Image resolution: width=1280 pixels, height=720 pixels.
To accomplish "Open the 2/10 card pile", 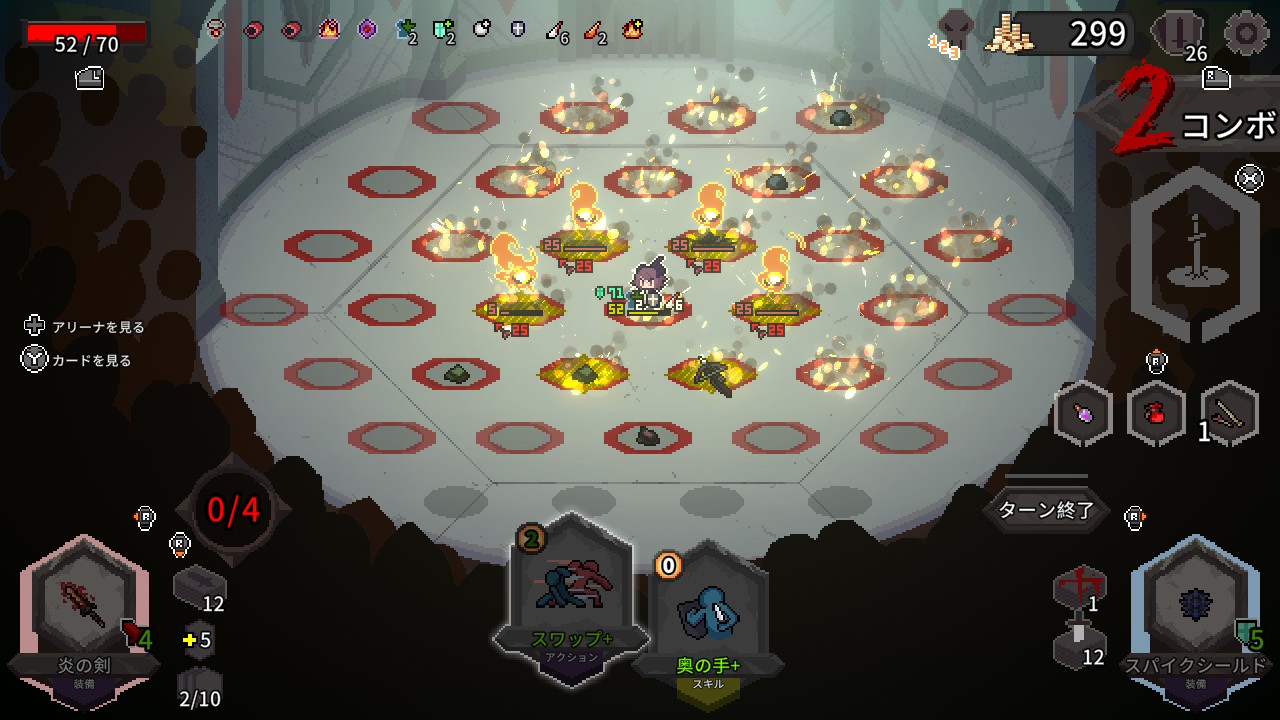I will point(199,688).
